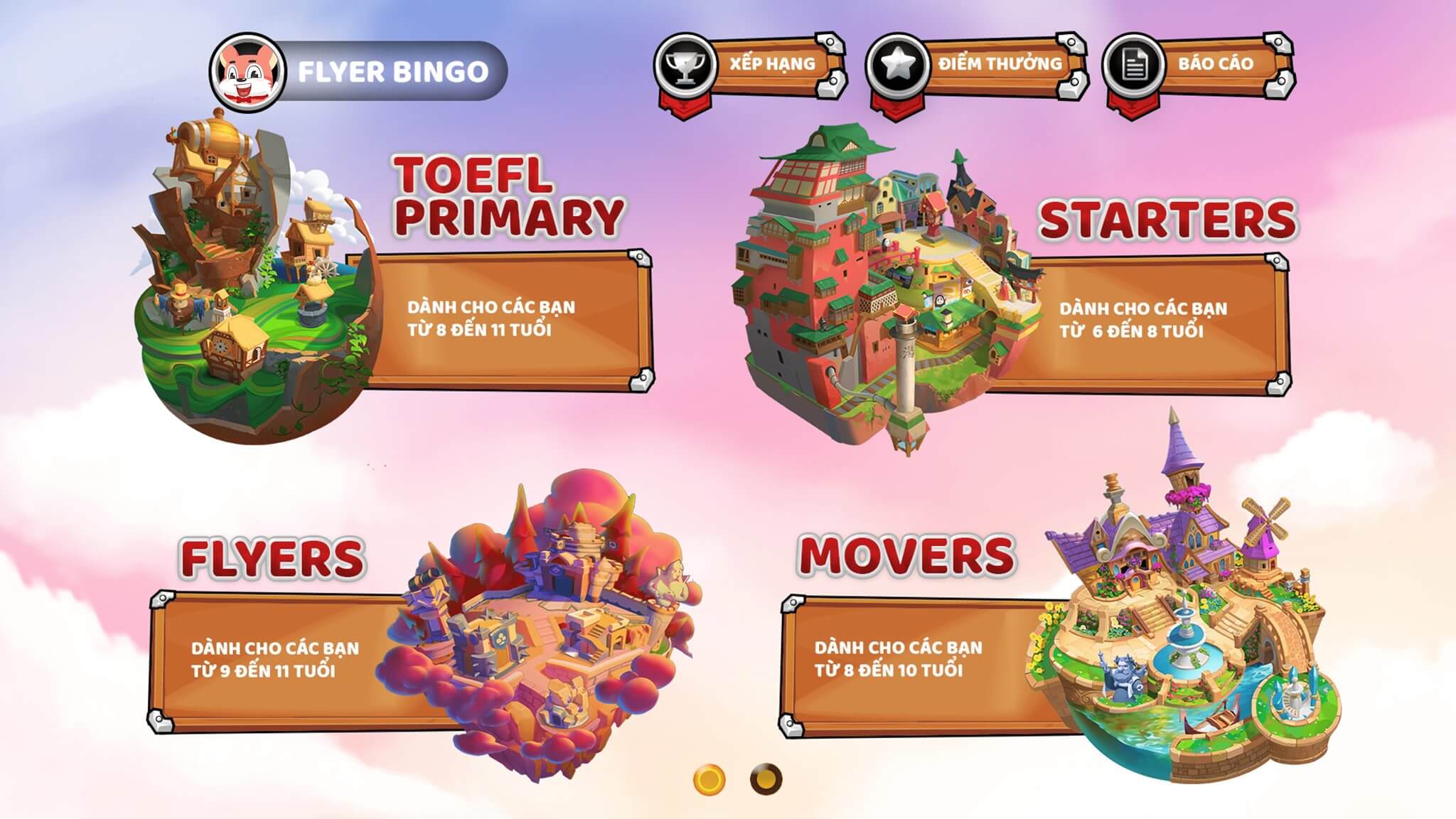Open the Điểm Thưởng bonus points button
1456x819 pixels.
(977, 65)
